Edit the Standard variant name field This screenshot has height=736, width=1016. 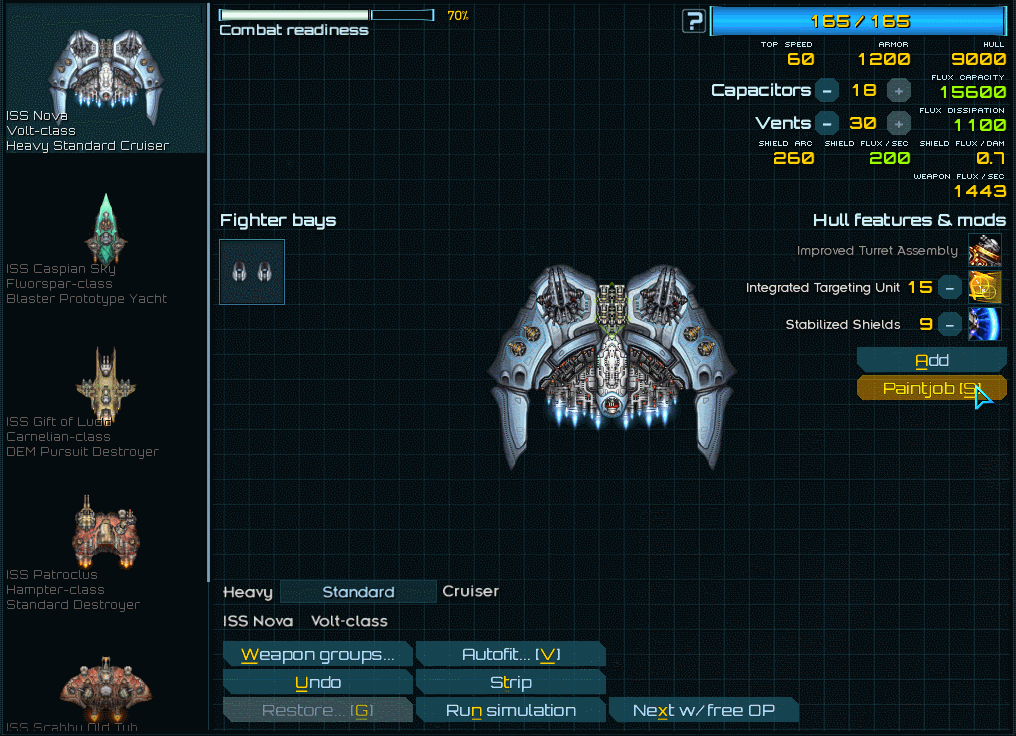click(x=358, y=592)
